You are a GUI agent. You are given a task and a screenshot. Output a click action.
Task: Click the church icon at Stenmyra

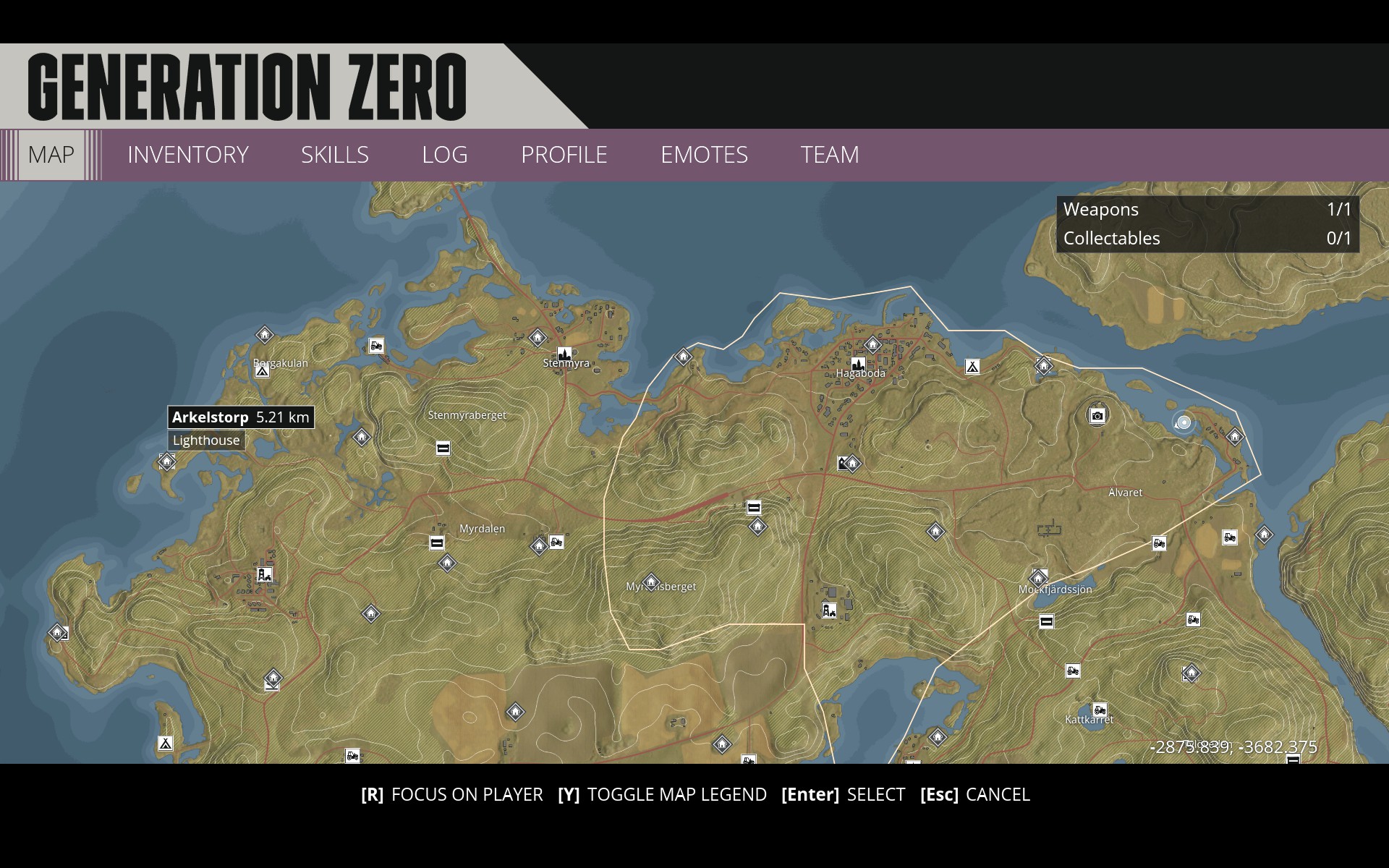pyautogui.click(x=564, y=354)
